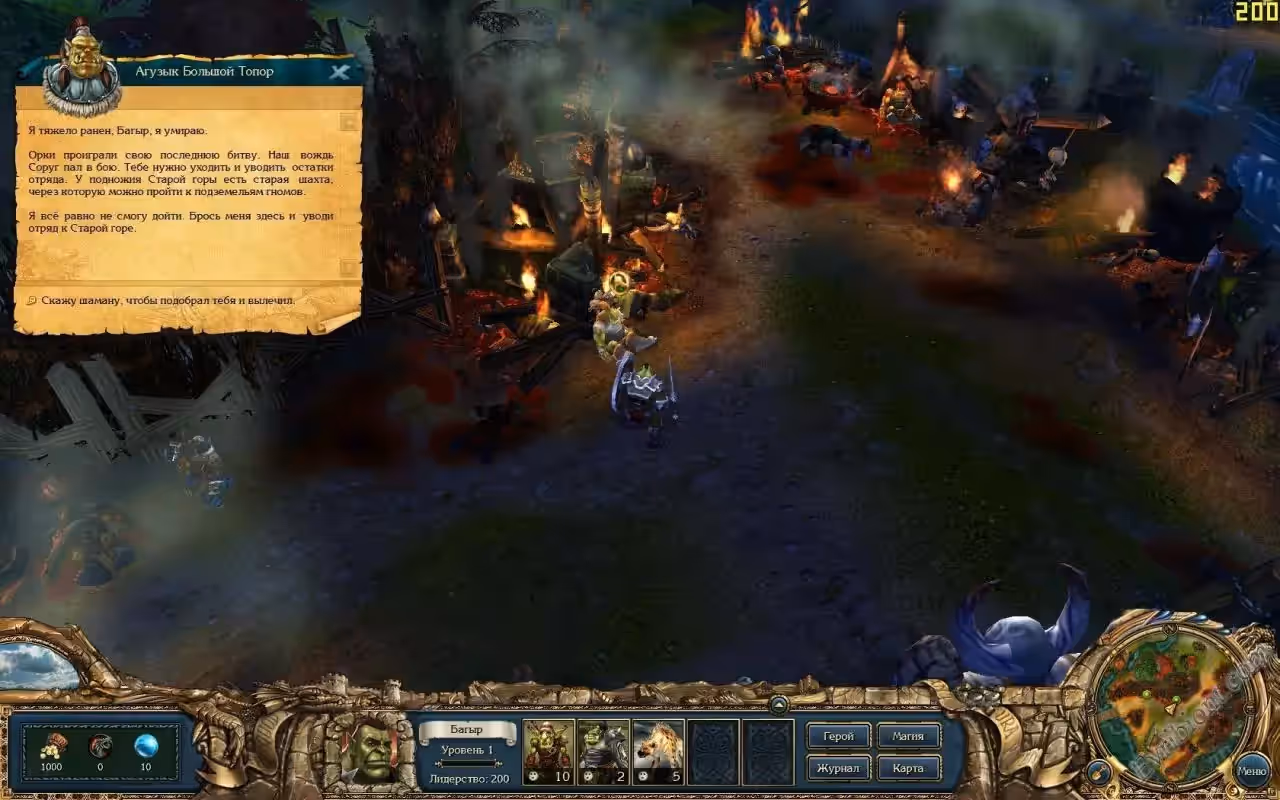Open the Меню game menu
This screenshot has height=800, width=1280.
point(1251,771)
